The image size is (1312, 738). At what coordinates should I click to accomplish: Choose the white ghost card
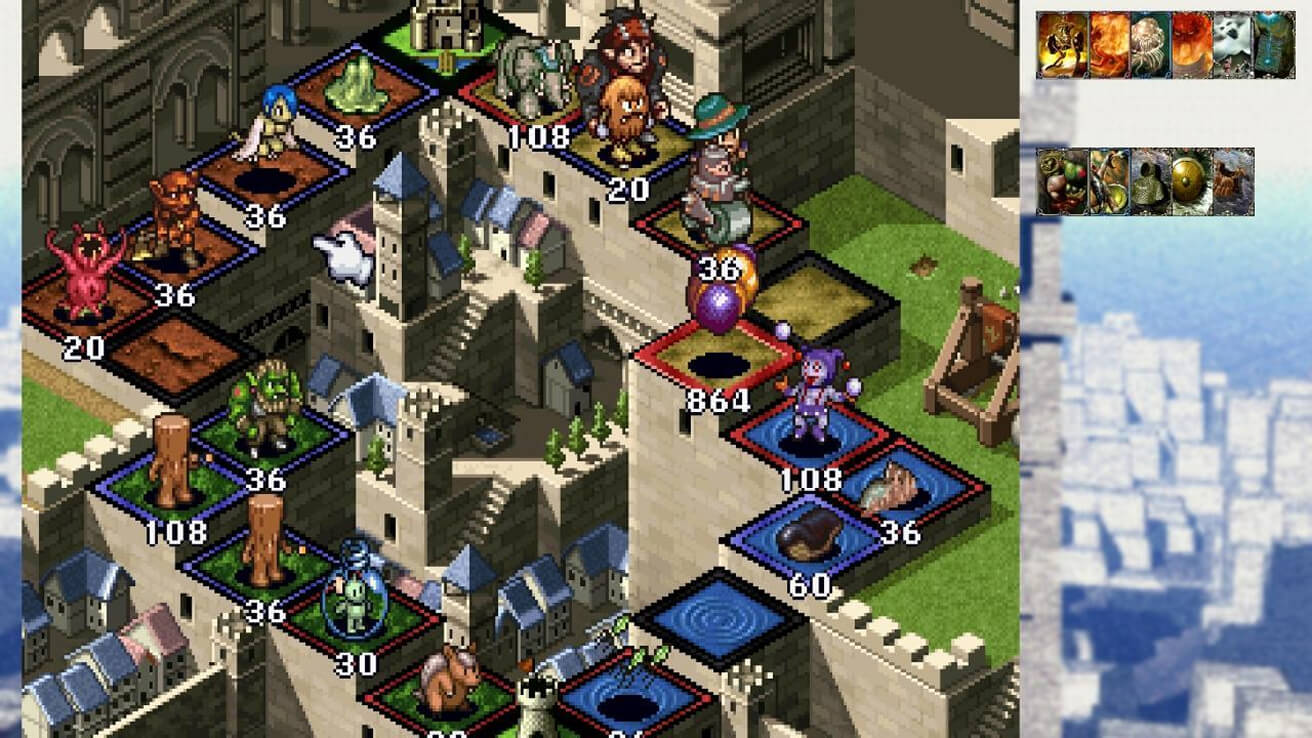1233,45
